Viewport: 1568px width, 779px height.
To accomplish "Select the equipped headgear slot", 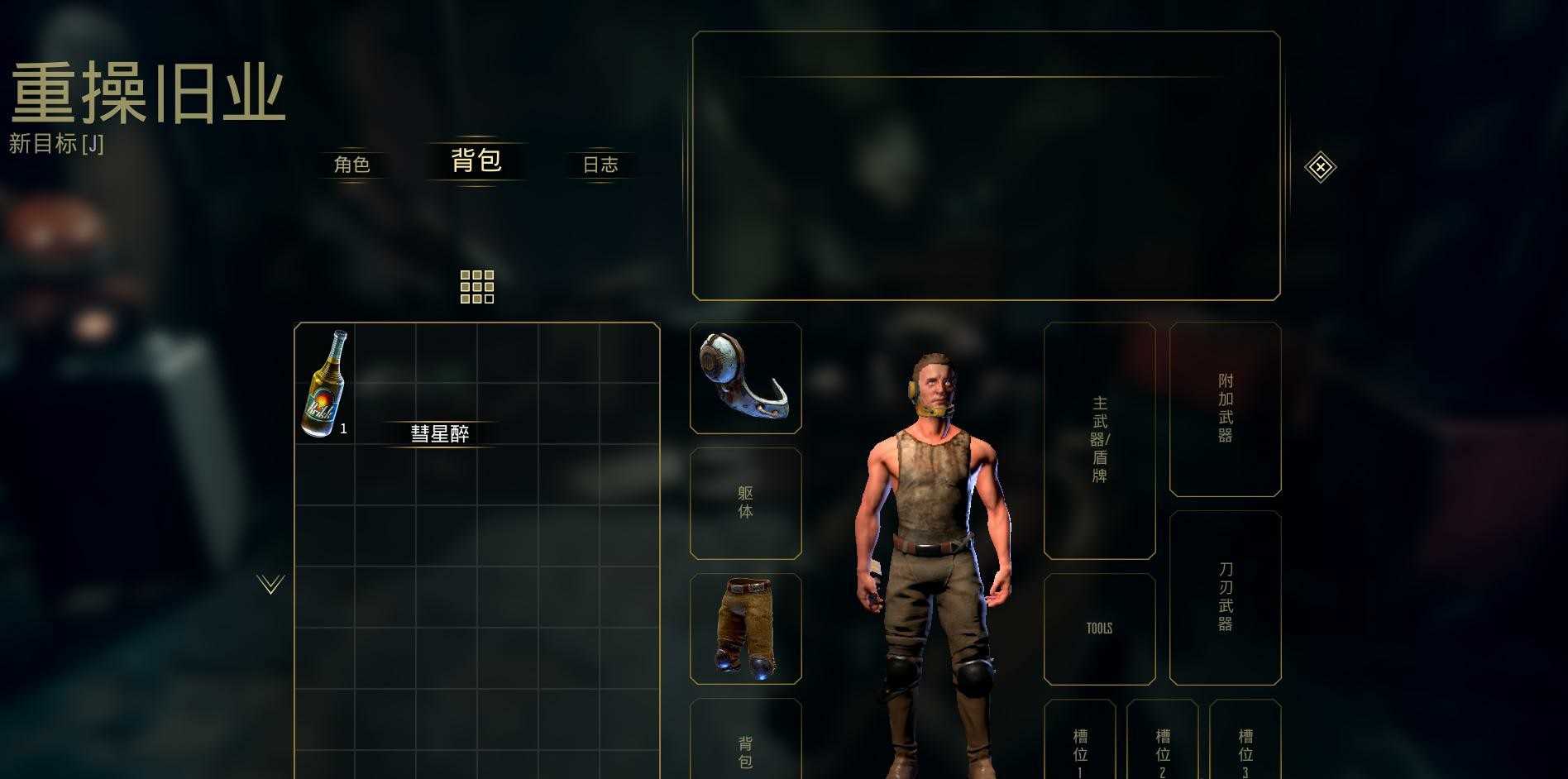I will click(x=745, y=378).
